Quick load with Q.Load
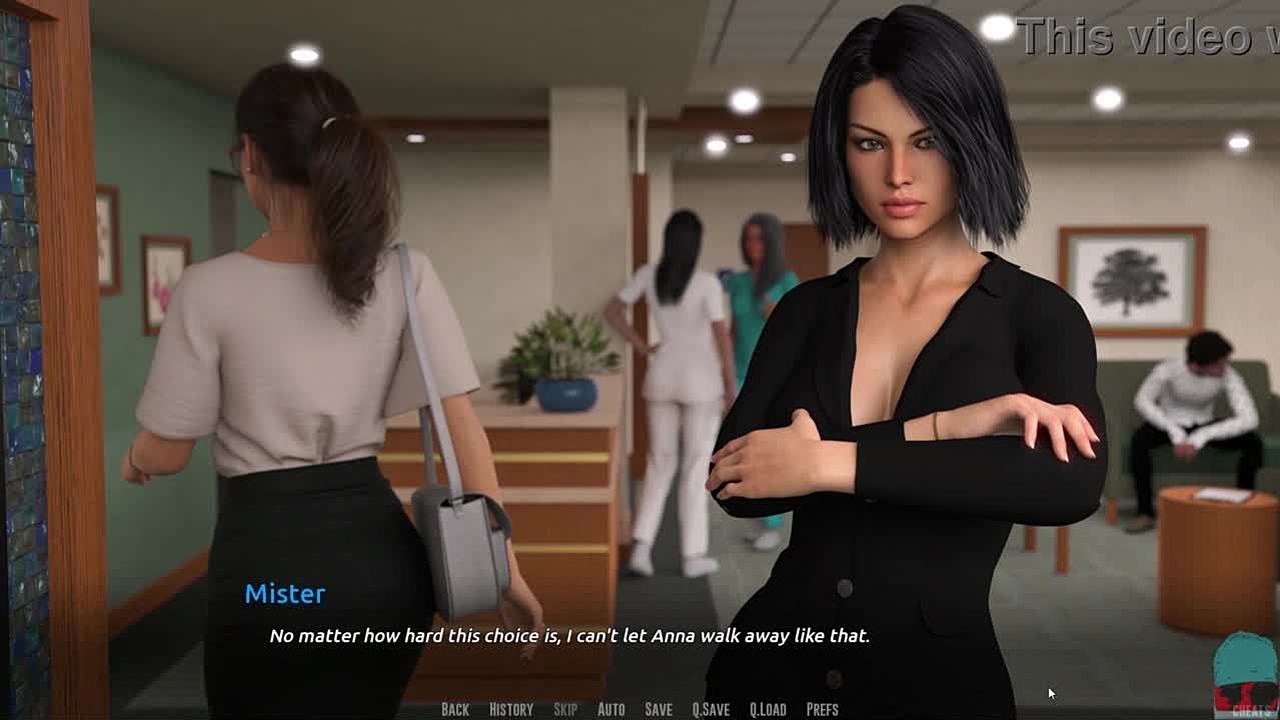This screenshot has width=1280, height=720. 768,709
